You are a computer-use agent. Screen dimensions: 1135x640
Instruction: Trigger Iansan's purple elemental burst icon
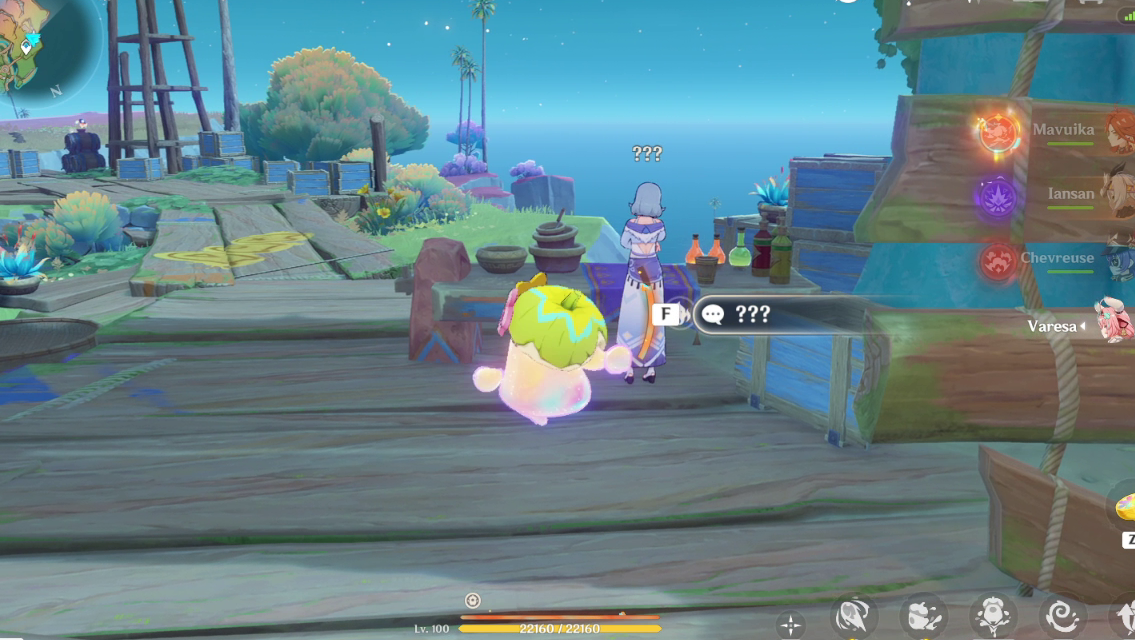pos(998,195)
